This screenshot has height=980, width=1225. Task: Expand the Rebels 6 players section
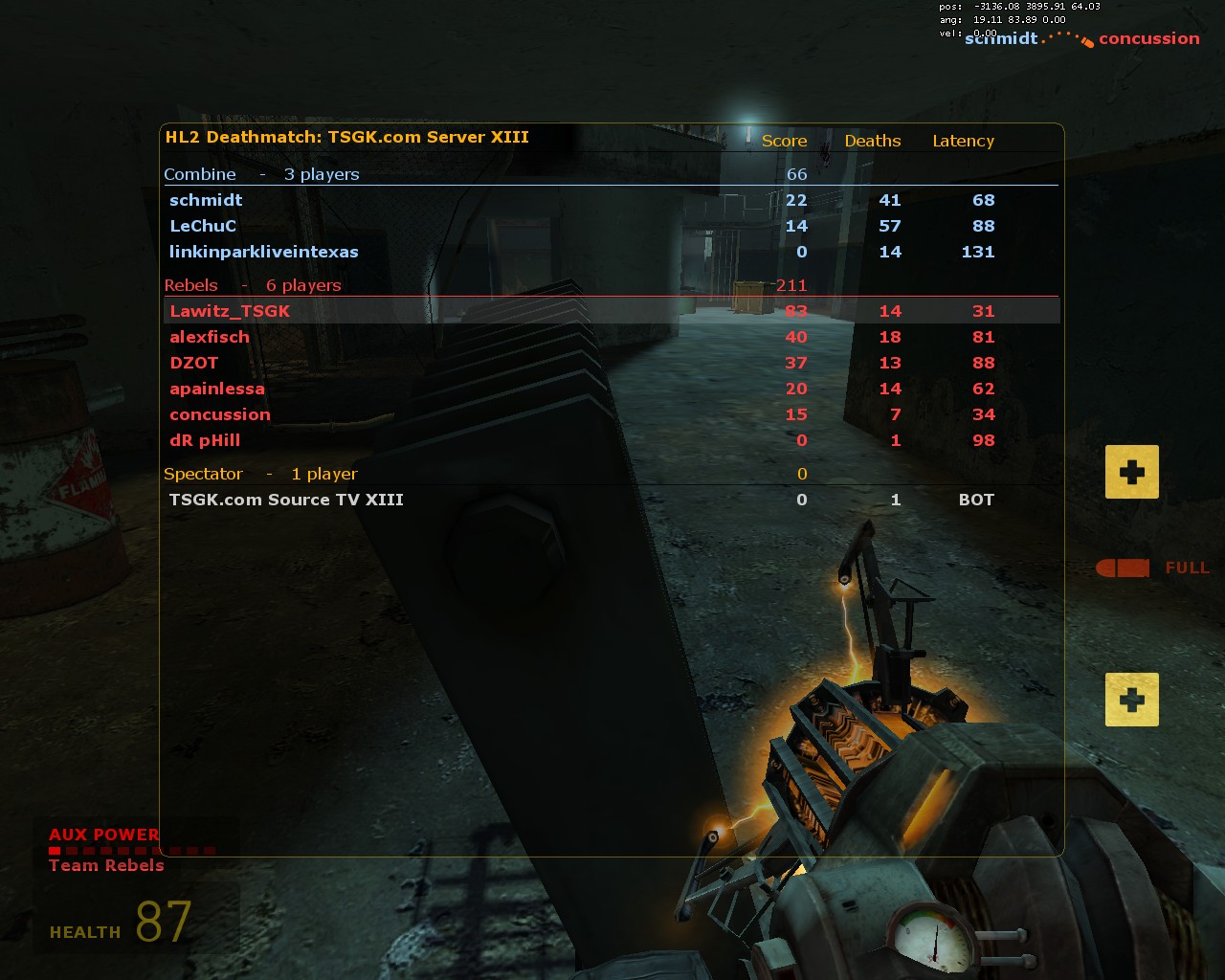252,284
